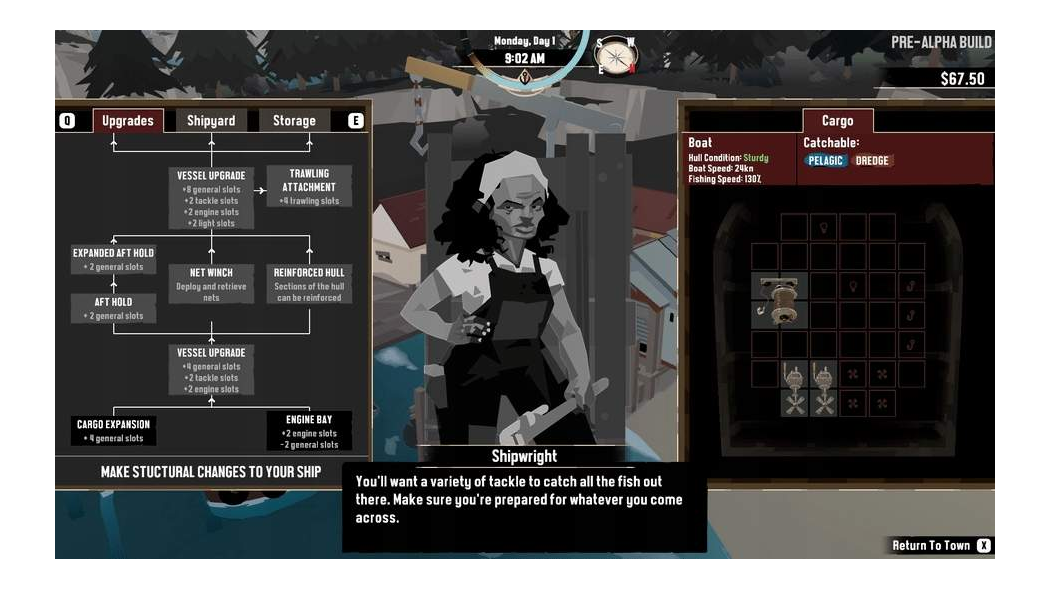The height and width of the screenshot is (590, 1050).
Task: Select the Engine Bay upgrade node
Action: point(309,431)
